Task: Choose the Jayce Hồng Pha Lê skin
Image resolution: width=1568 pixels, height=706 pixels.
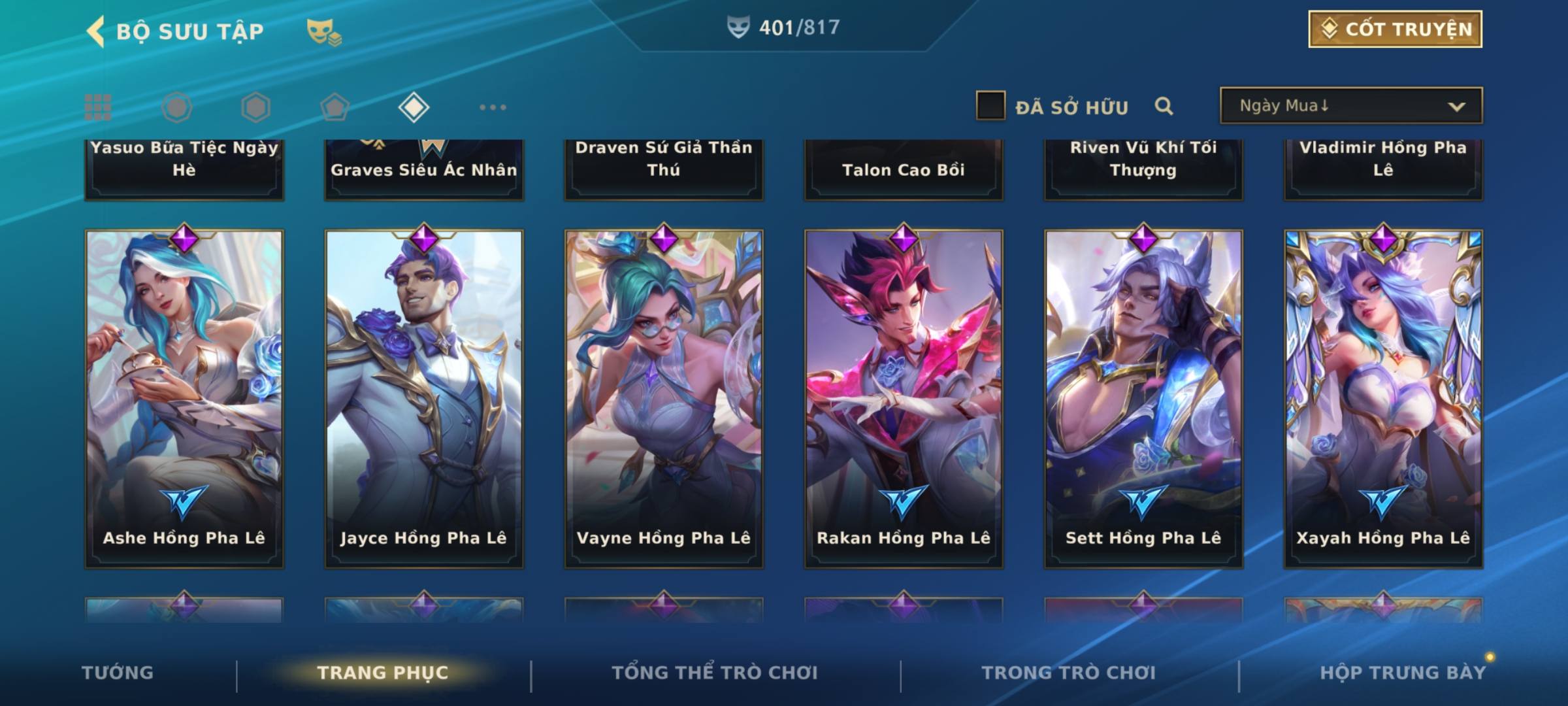Action: tap(424, 397)
